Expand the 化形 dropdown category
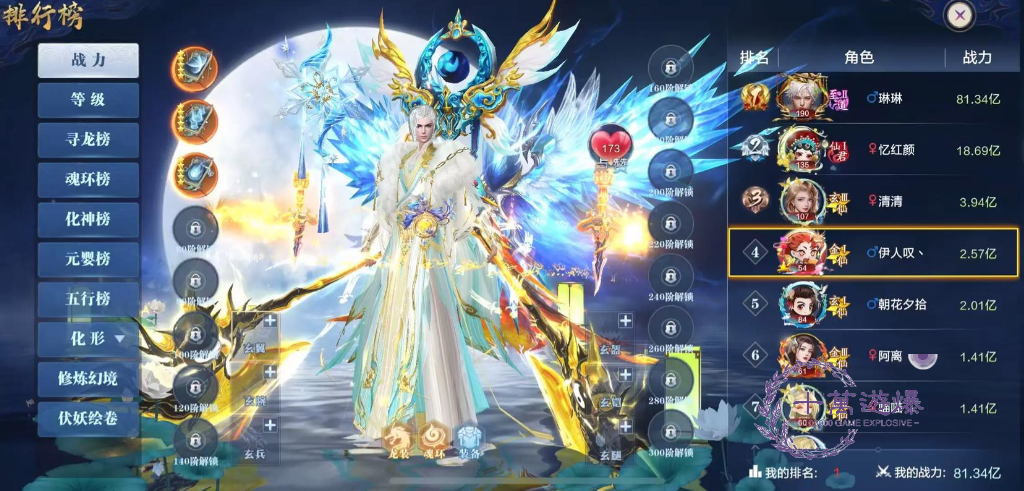 point(88,339)
